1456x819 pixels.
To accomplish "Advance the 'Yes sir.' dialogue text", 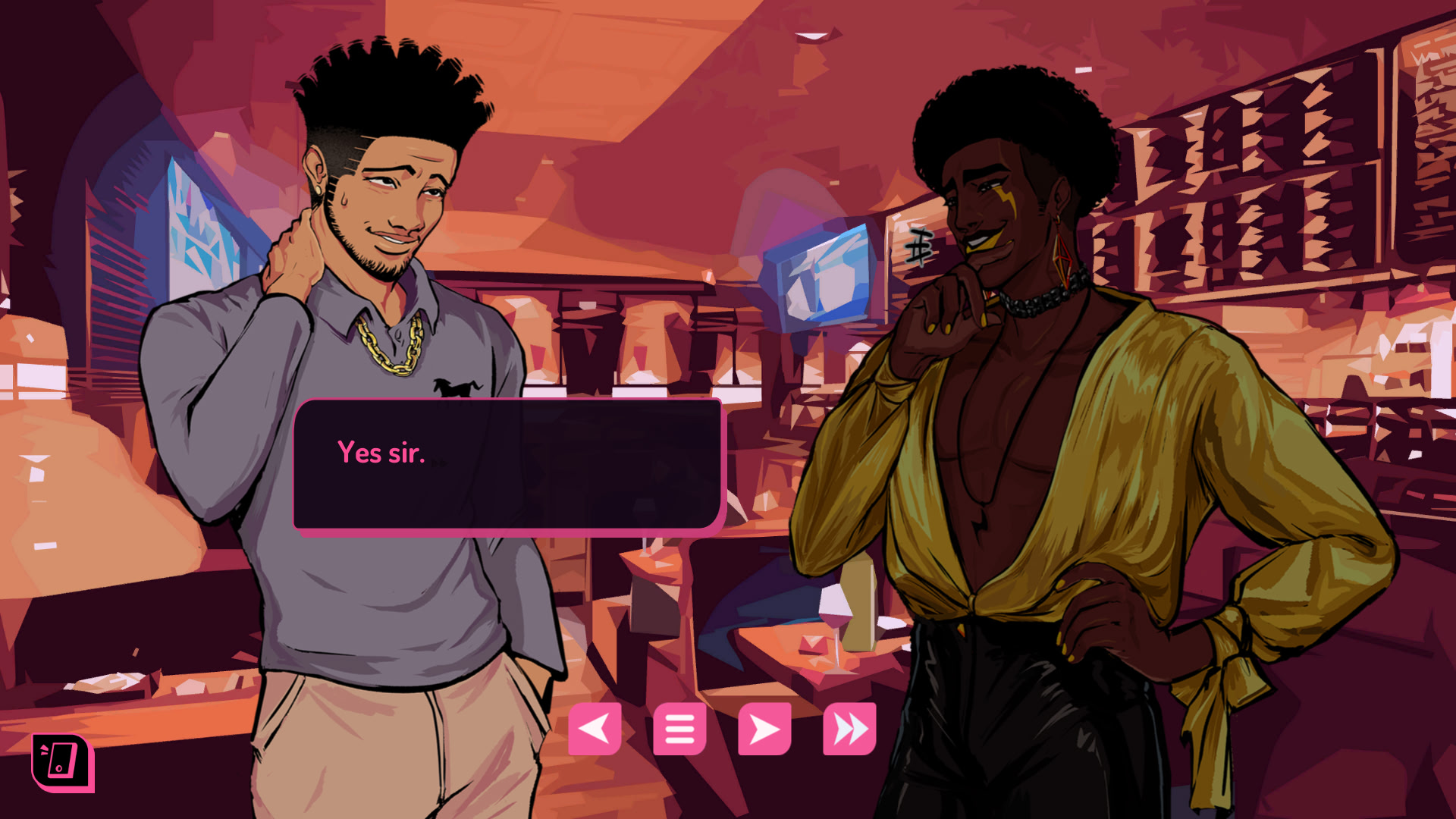I will tap(510, 464).
